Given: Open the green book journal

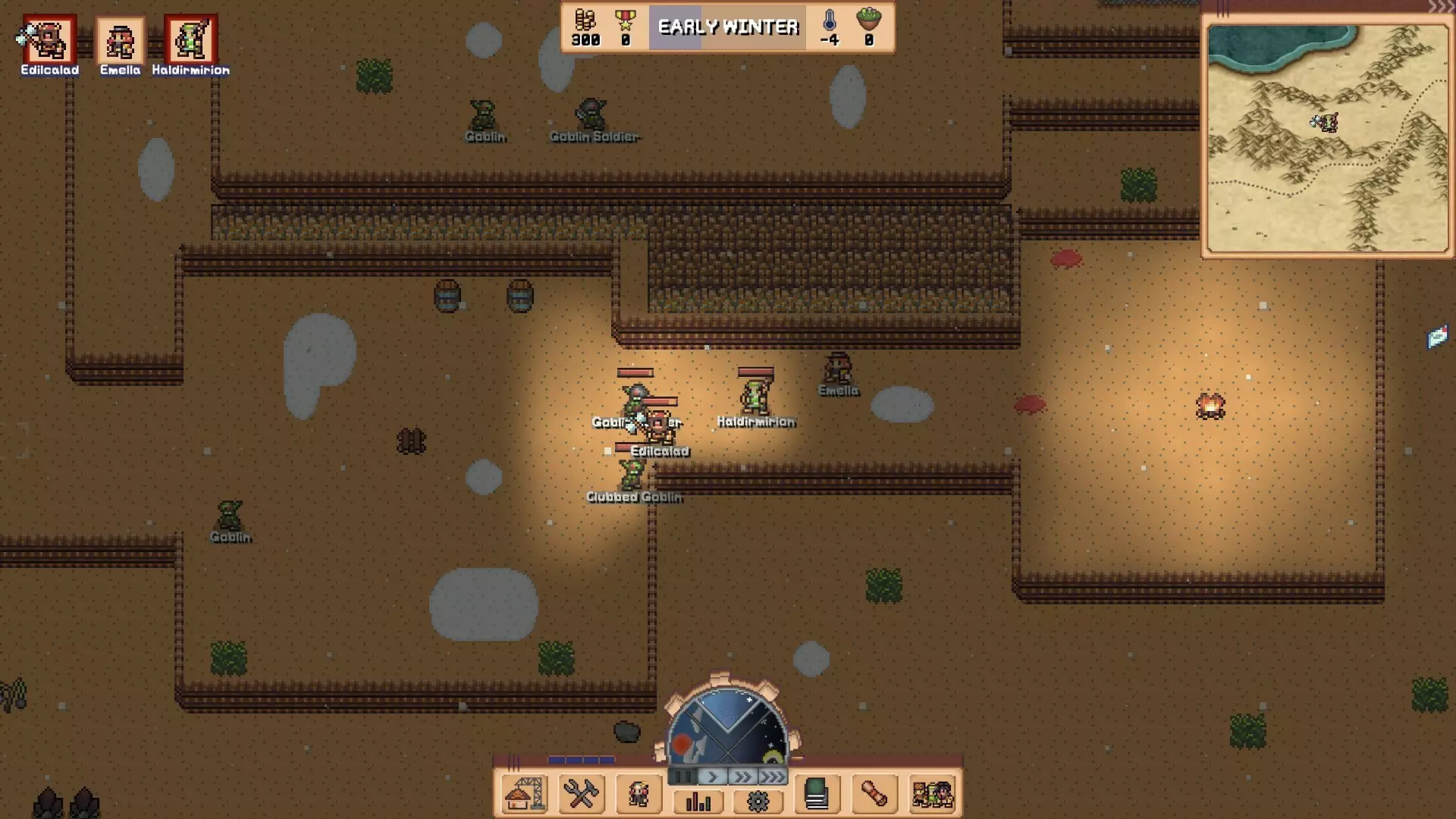Looking at the screenshot, I should (817, 794).
